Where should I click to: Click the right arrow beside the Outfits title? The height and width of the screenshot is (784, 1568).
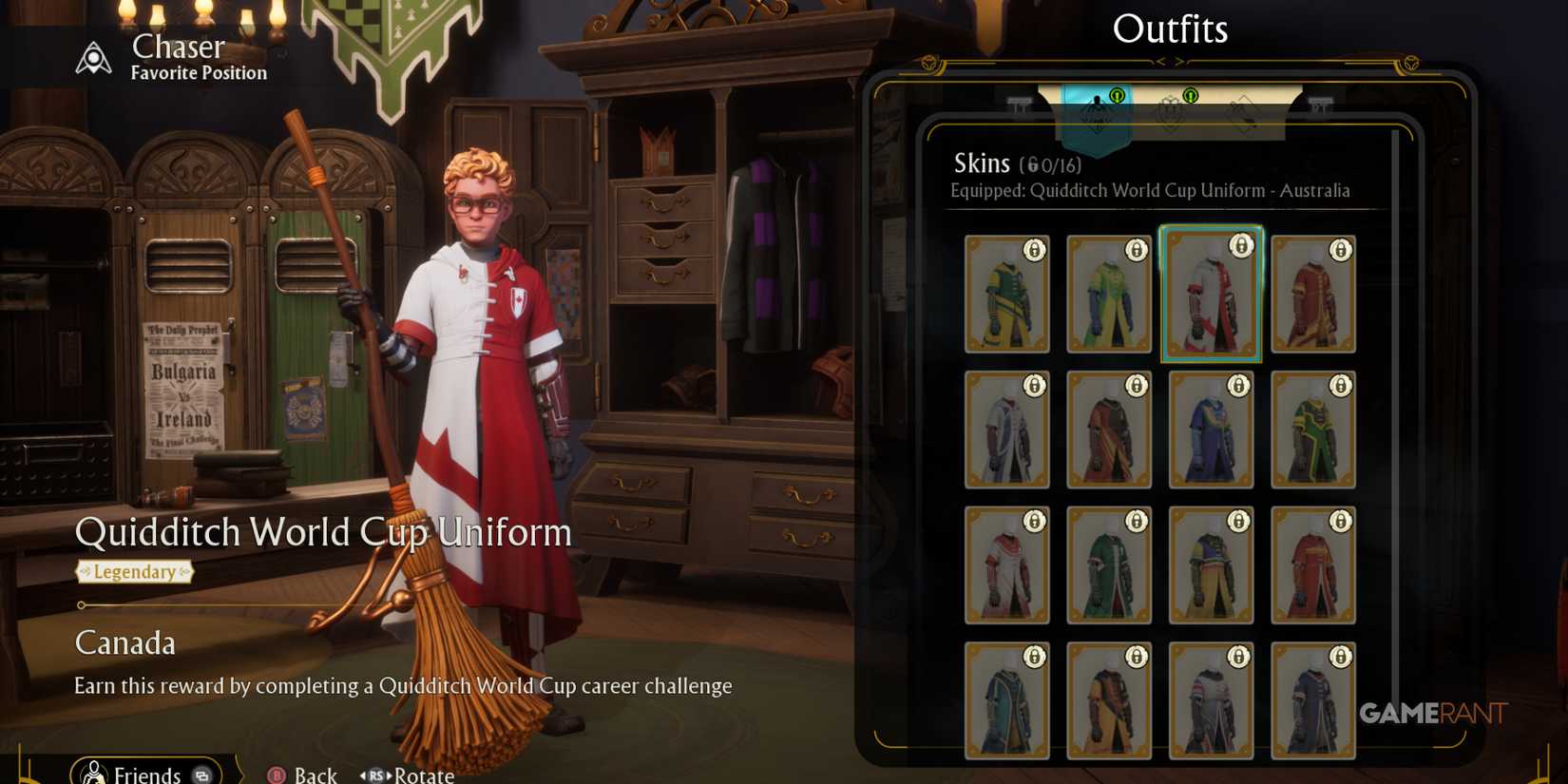[x=1179, y=60]
